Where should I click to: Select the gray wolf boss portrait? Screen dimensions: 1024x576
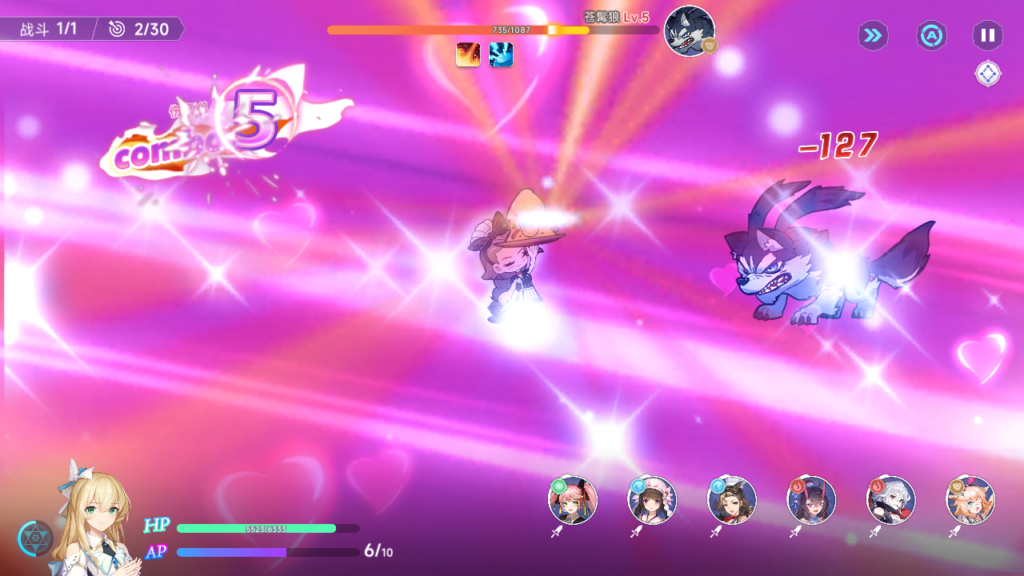click(689, 31)
